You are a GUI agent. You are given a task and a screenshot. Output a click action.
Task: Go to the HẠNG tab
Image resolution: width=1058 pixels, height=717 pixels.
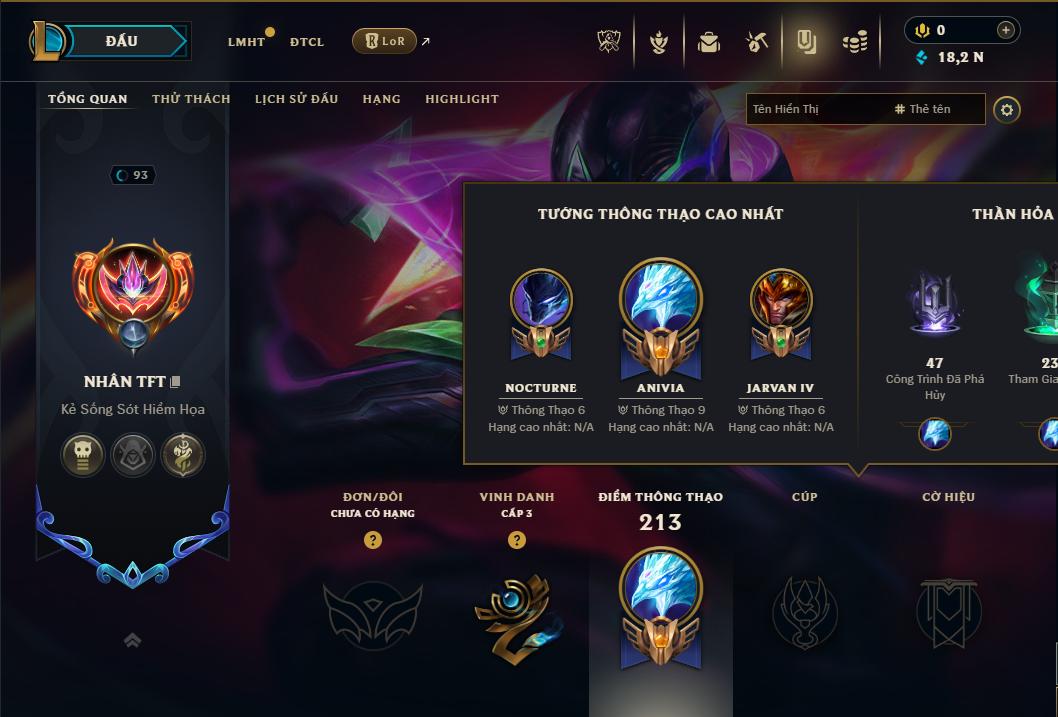(381, 99)
